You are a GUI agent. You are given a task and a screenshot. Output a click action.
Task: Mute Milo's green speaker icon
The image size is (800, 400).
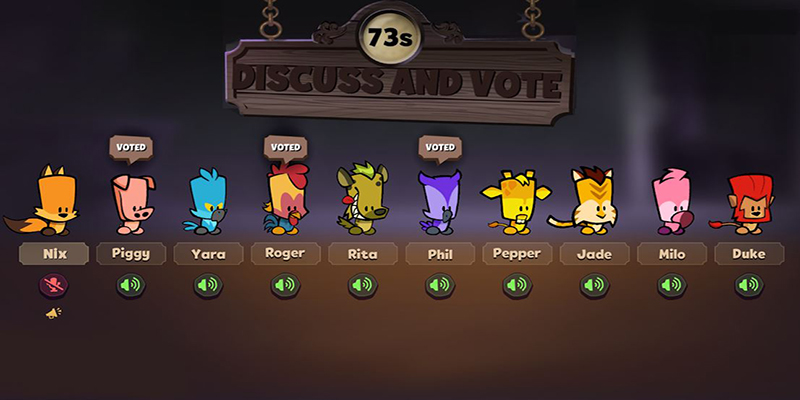pyautogui.click(x=671, y=286)
